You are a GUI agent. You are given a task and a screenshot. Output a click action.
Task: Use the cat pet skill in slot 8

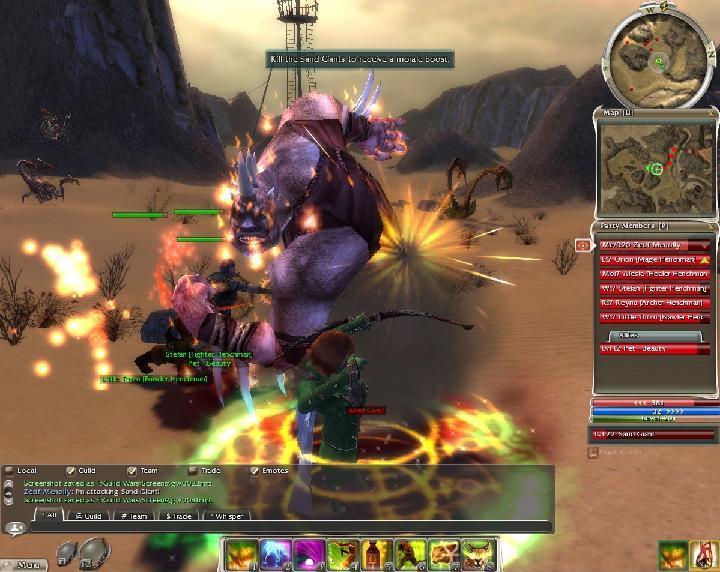tap(473, 553)
